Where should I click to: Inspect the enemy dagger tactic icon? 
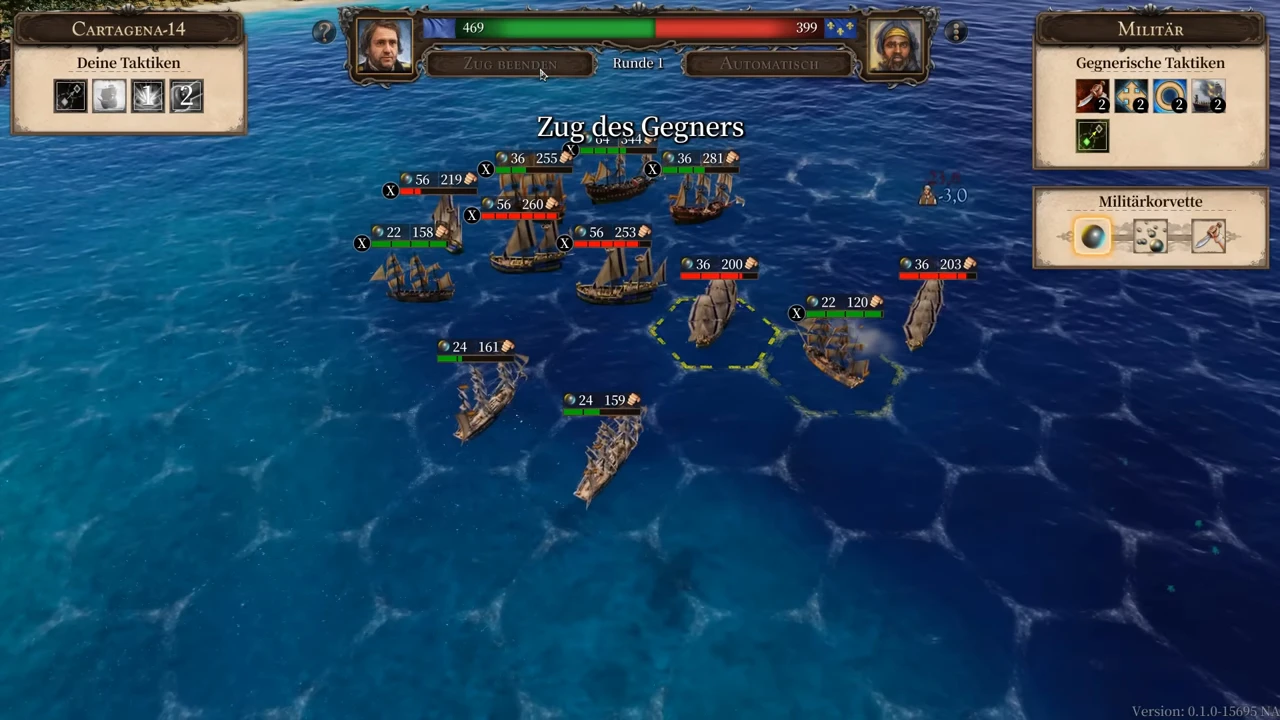pos(1092,97)
